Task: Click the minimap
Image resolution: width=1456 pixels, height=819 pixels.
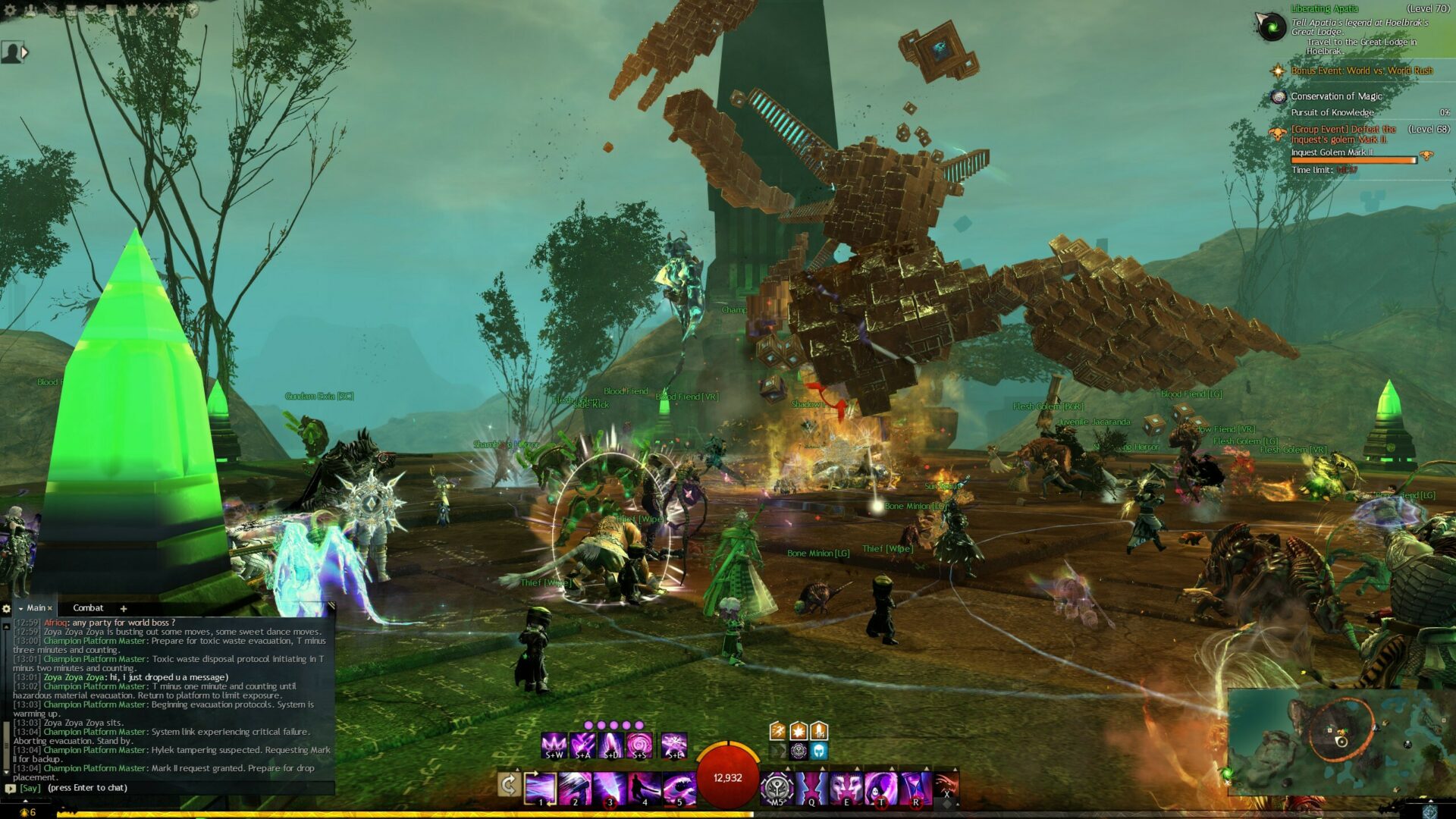Action: click(1338, 741)
